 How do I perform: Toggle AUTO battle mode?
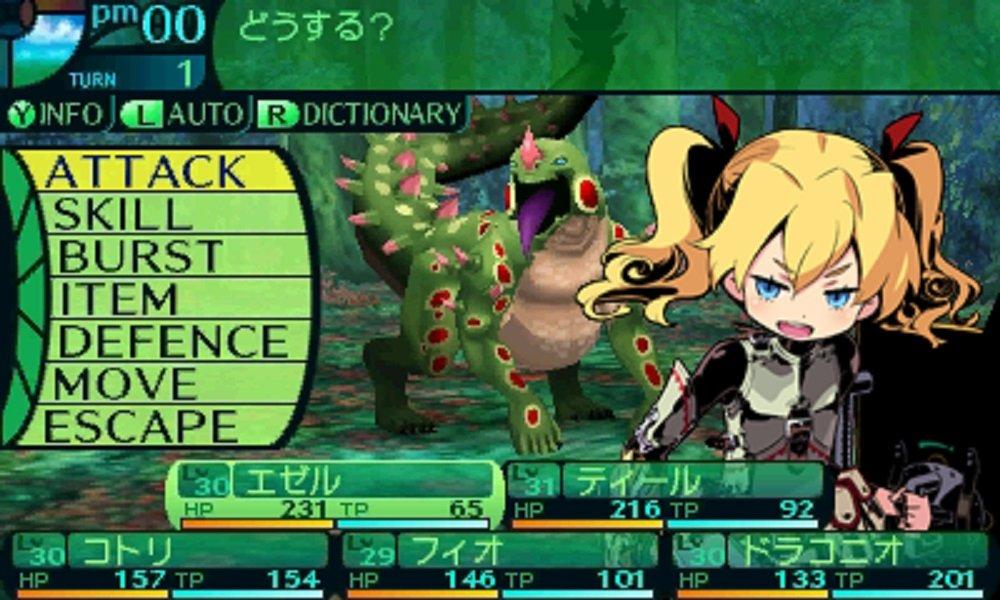click(182, 114)
